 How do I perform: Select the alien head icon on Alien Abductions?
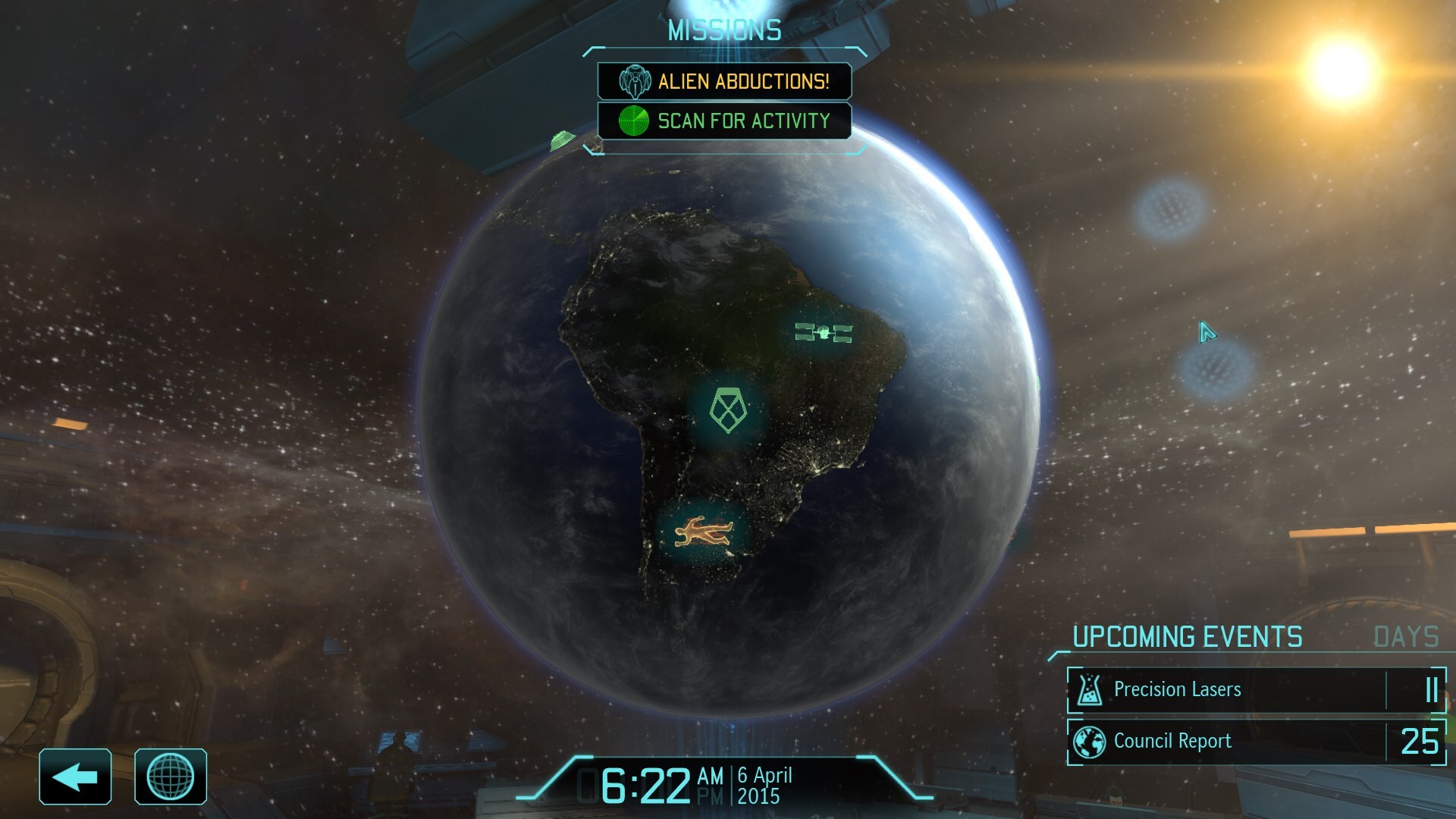click(635, 80)
